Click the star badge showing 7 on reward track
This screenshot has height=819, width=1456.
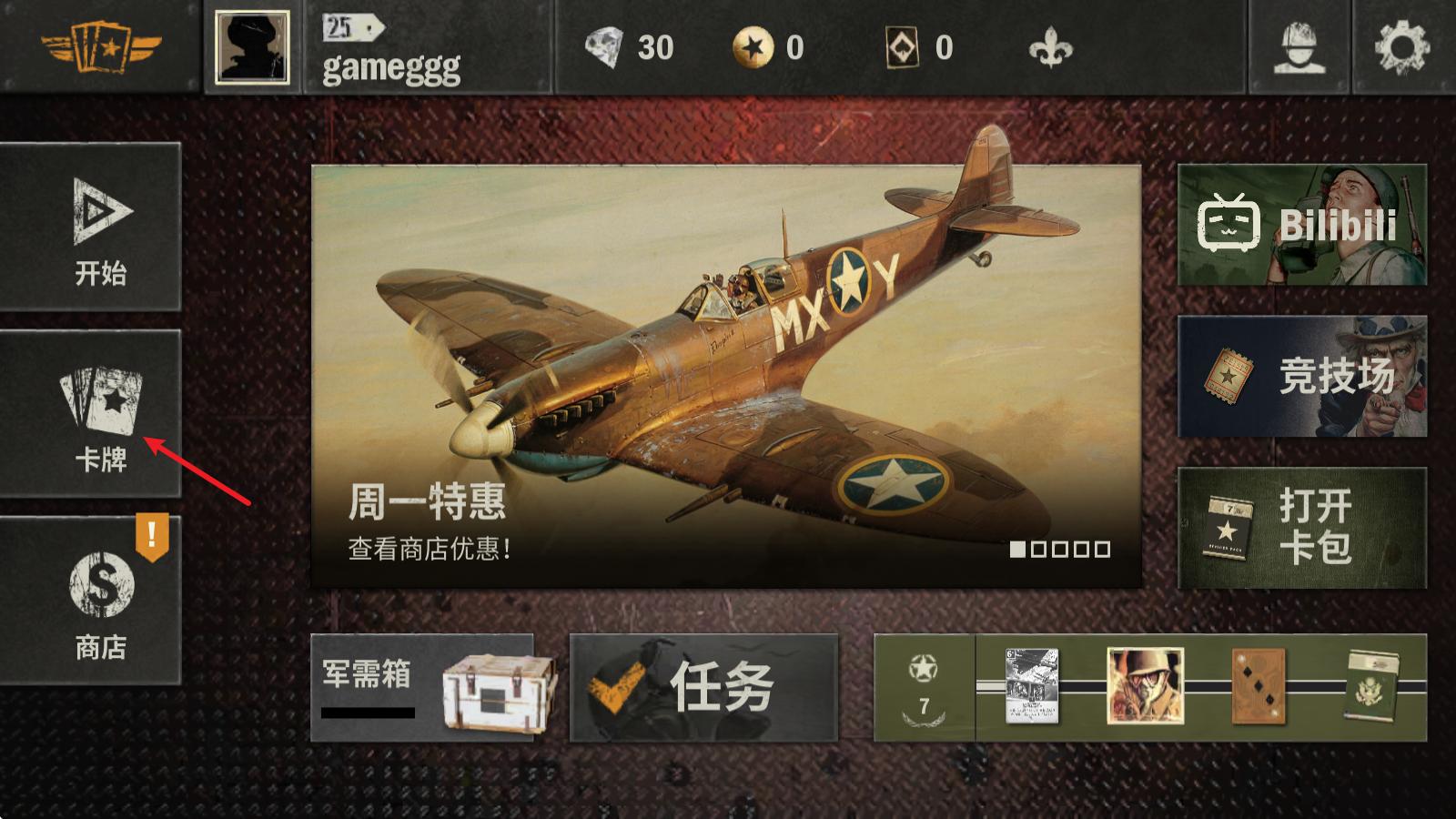point(922,681)
